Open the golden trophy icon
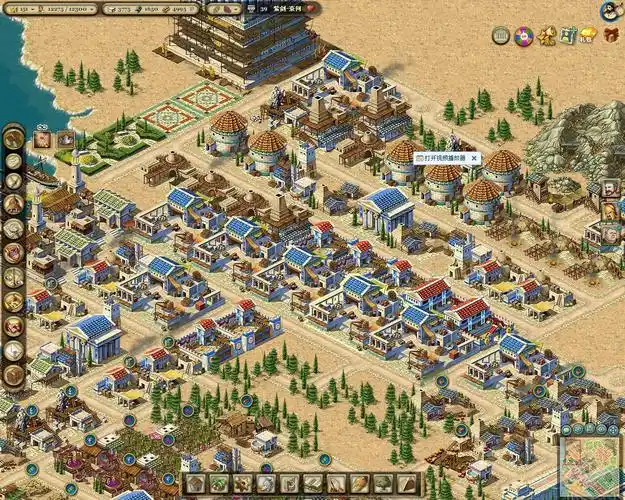The height and width of the screenshot is (500, 625). coord(546,36)
